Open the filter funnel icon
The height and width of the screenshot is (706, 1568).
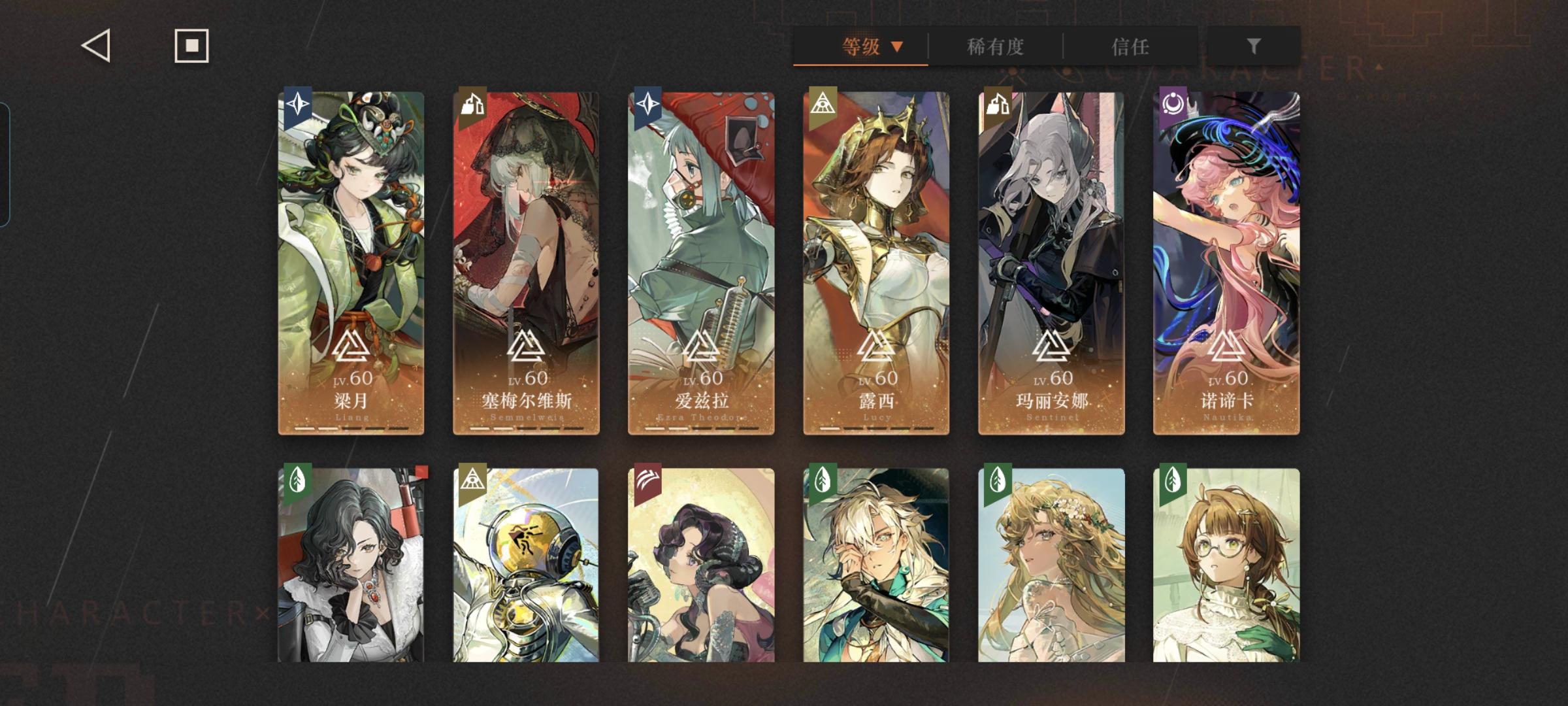click(1252, 46)
